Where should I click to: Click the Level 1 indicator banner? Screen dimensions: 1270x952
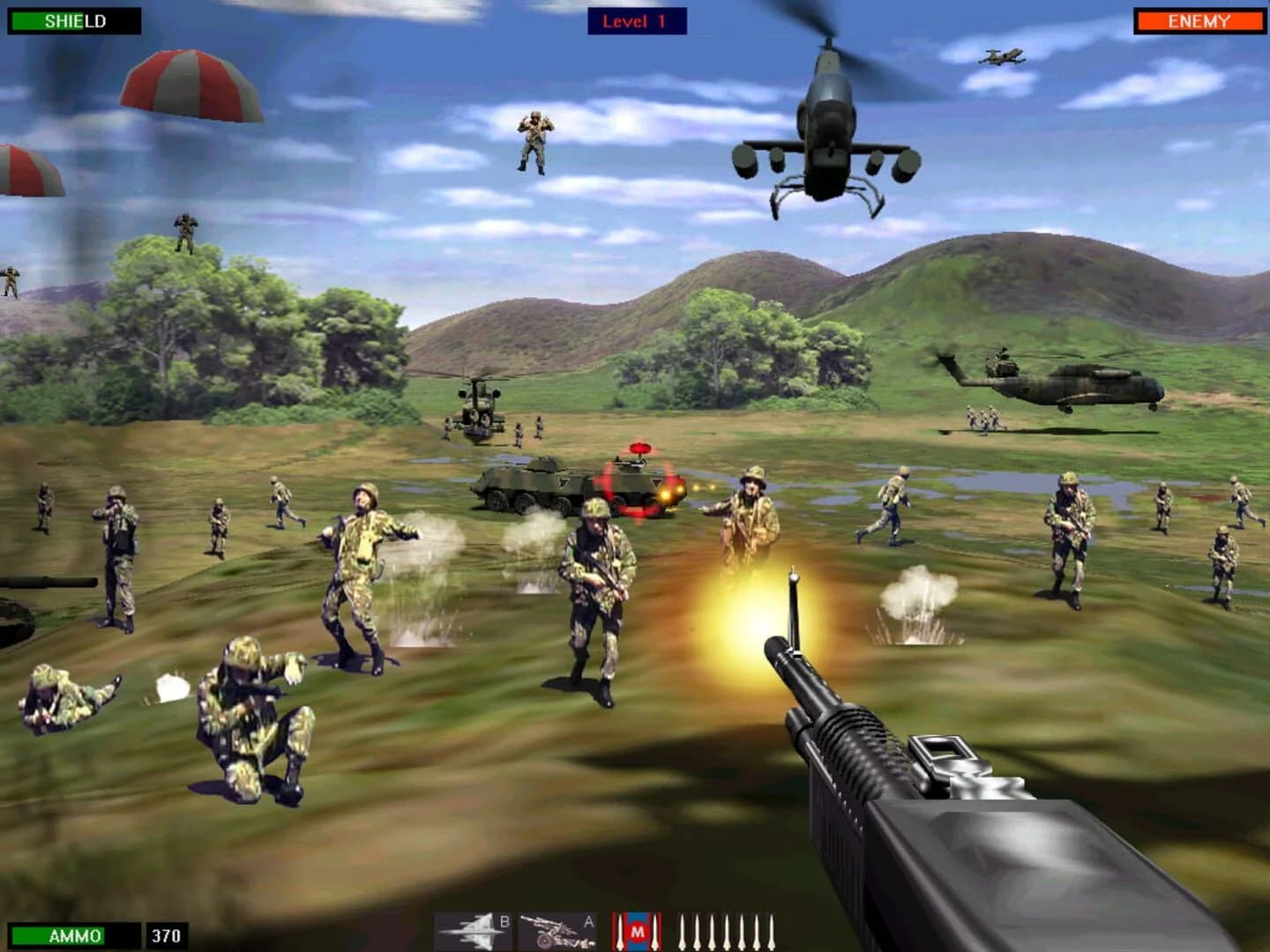coord(638,21)
